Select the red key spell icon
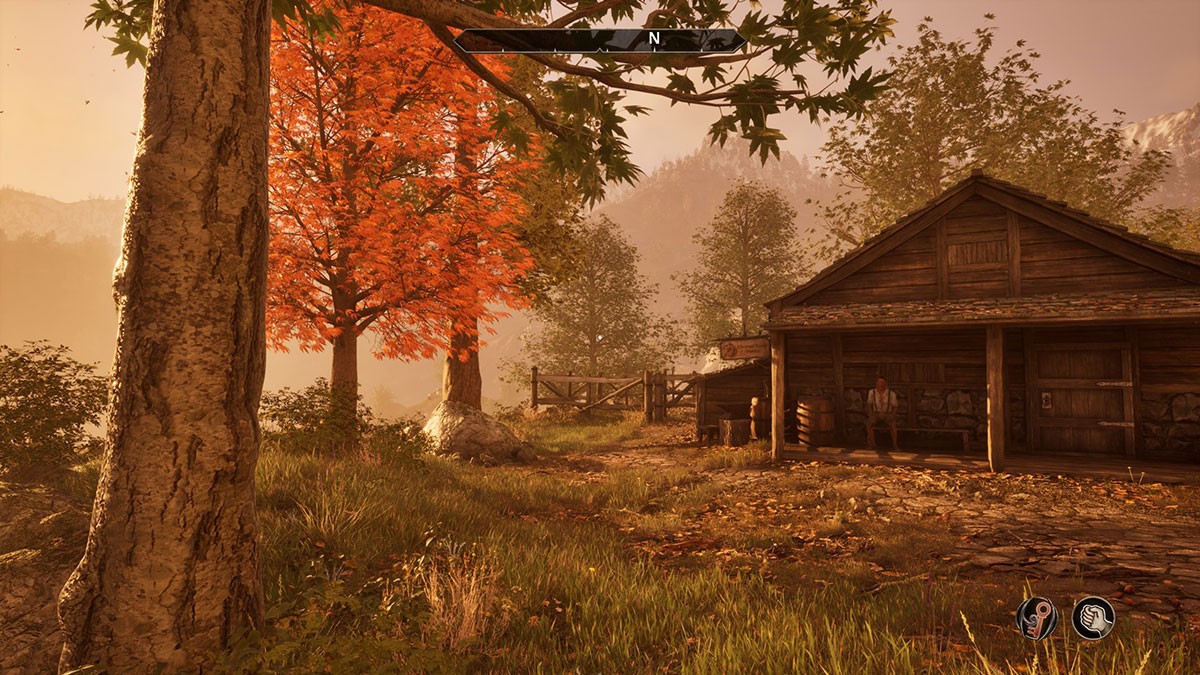 [x=1037, y=617]
